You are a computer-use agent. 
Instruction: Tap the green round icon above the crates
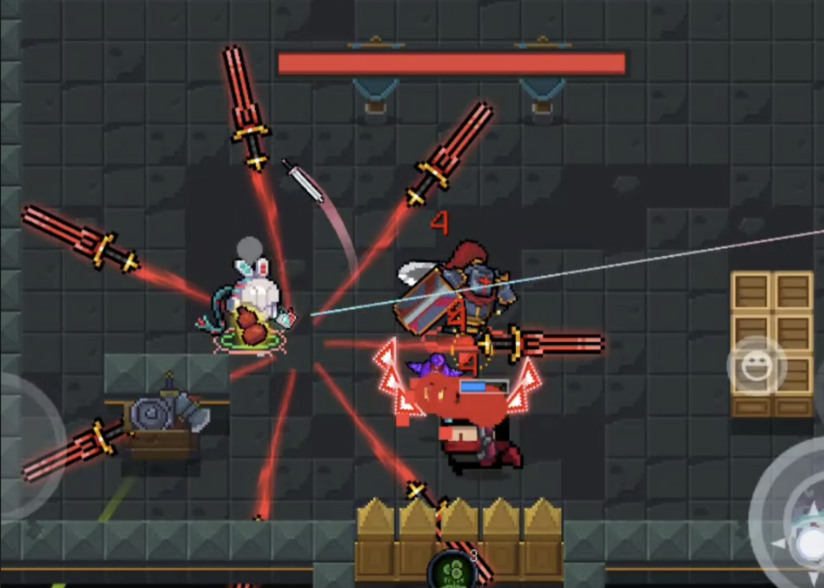[x=451, y=570]
